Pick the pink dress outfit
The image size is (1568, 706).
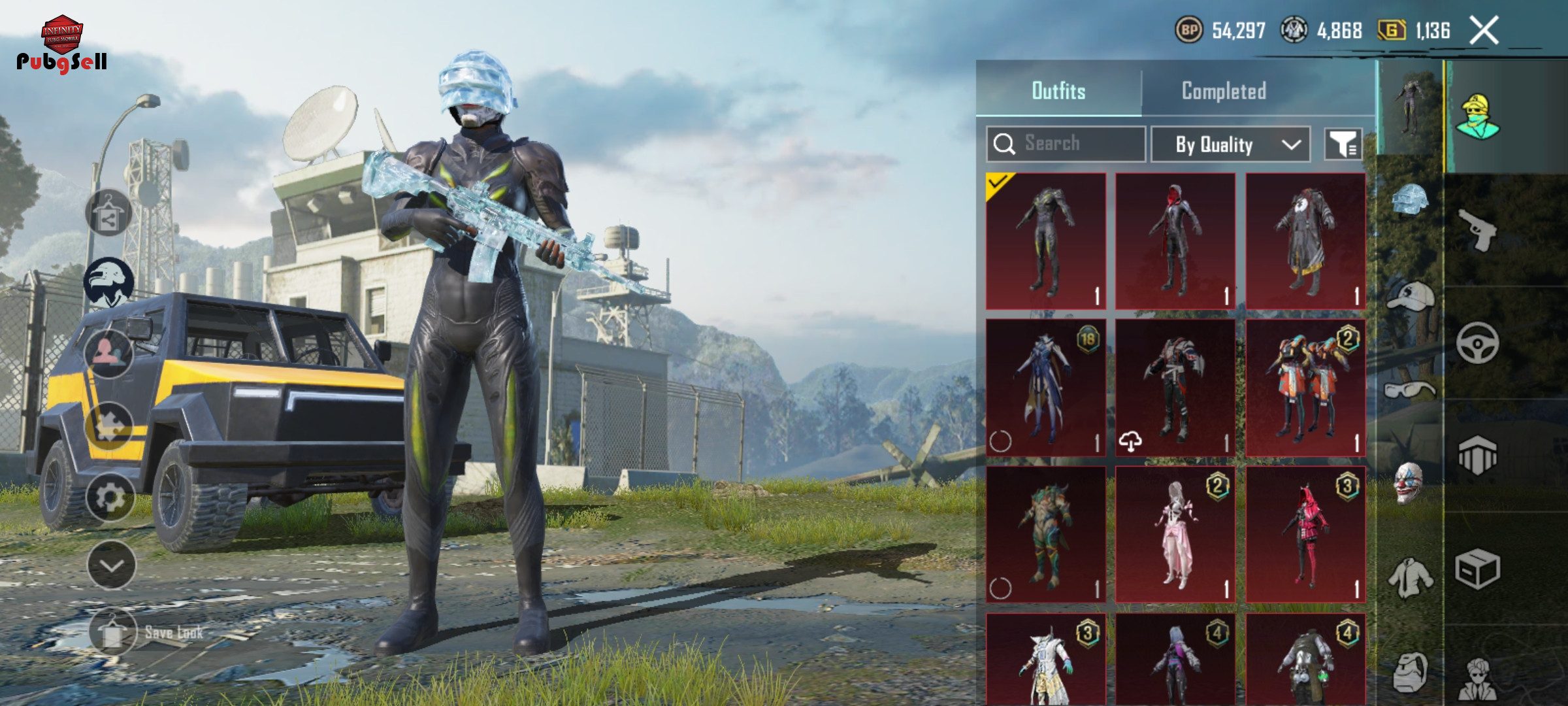click(1175, 533)
